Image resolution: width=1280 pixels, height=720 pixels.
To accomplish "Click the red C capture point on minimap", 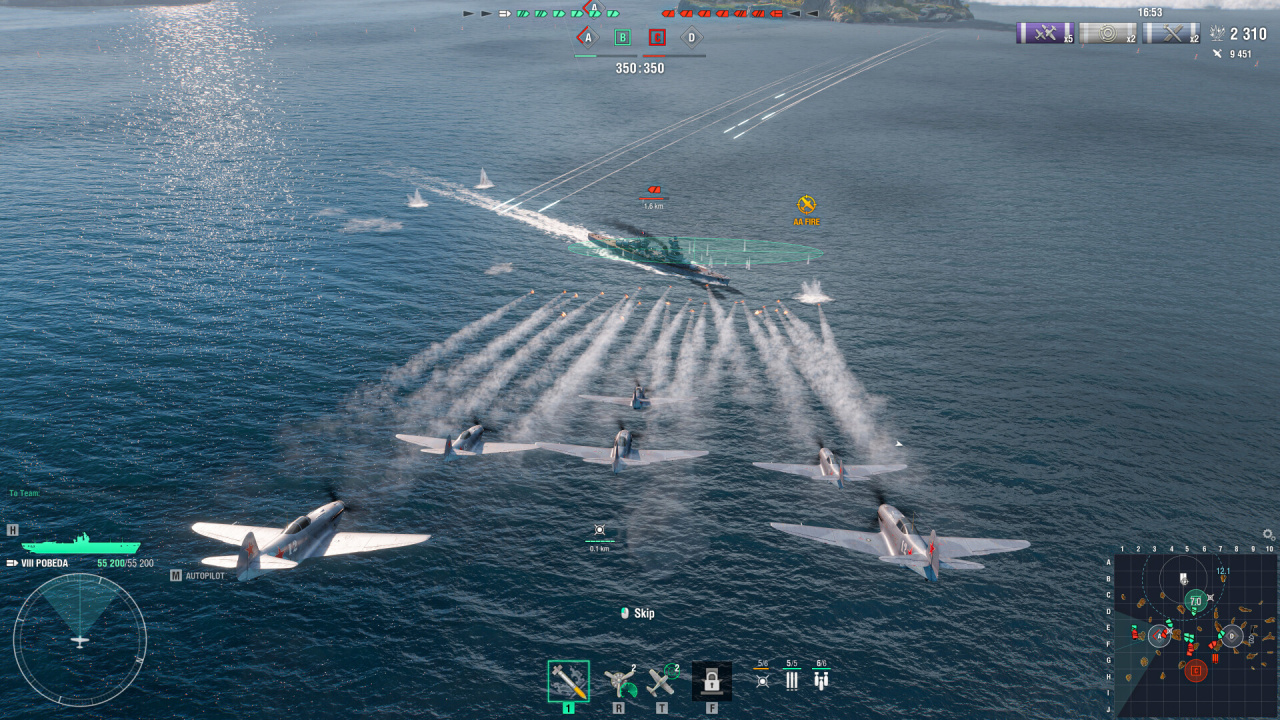I will click(x=1195, y=670).
